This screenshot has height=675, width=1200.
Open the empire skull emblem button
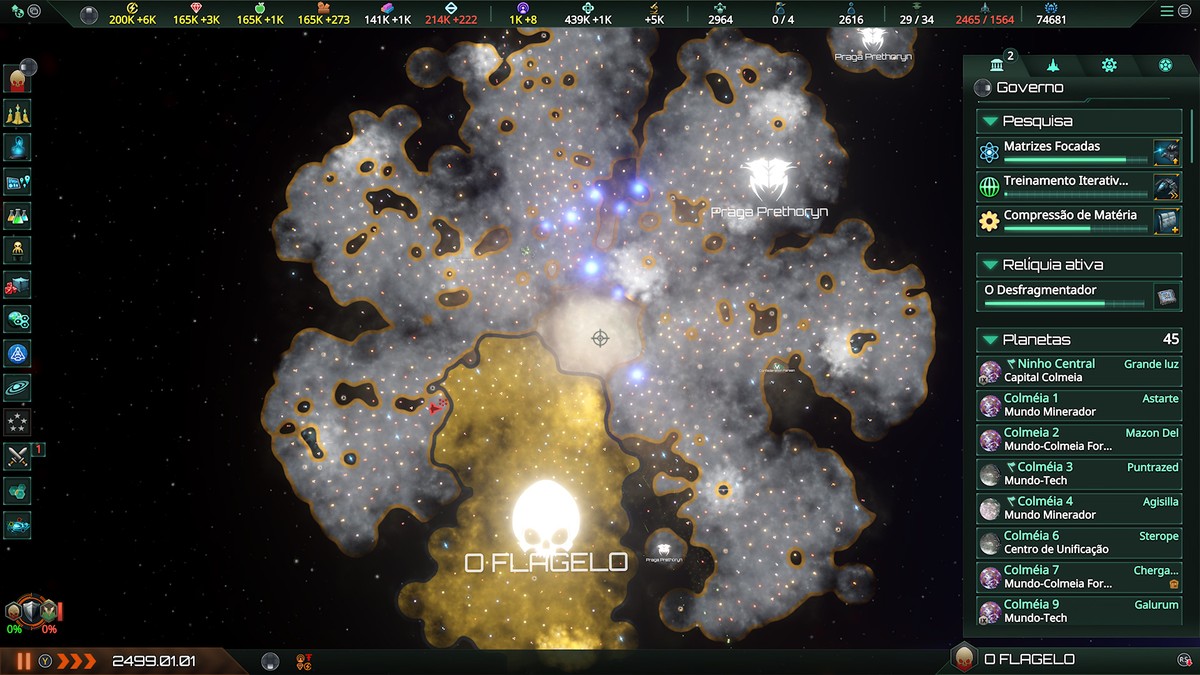(x=18, y=79)
